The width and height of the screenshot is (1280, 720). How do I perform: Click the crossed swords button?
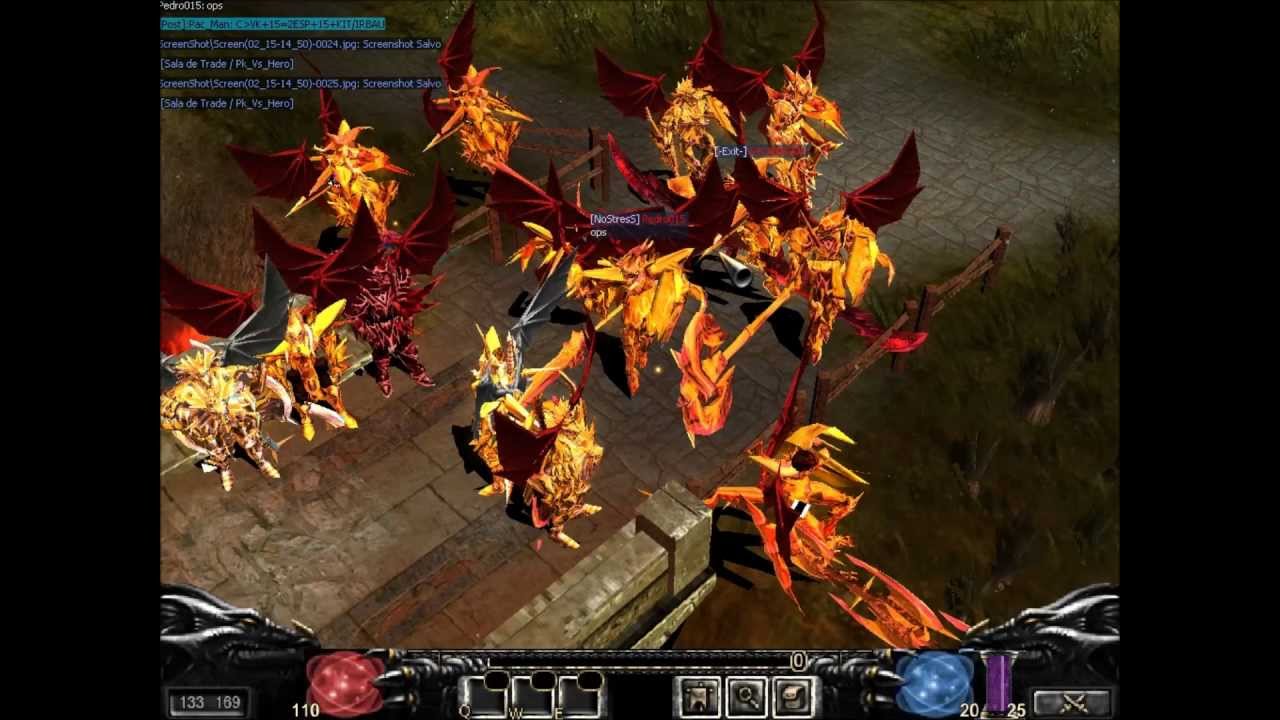(x=1071, y=703)
